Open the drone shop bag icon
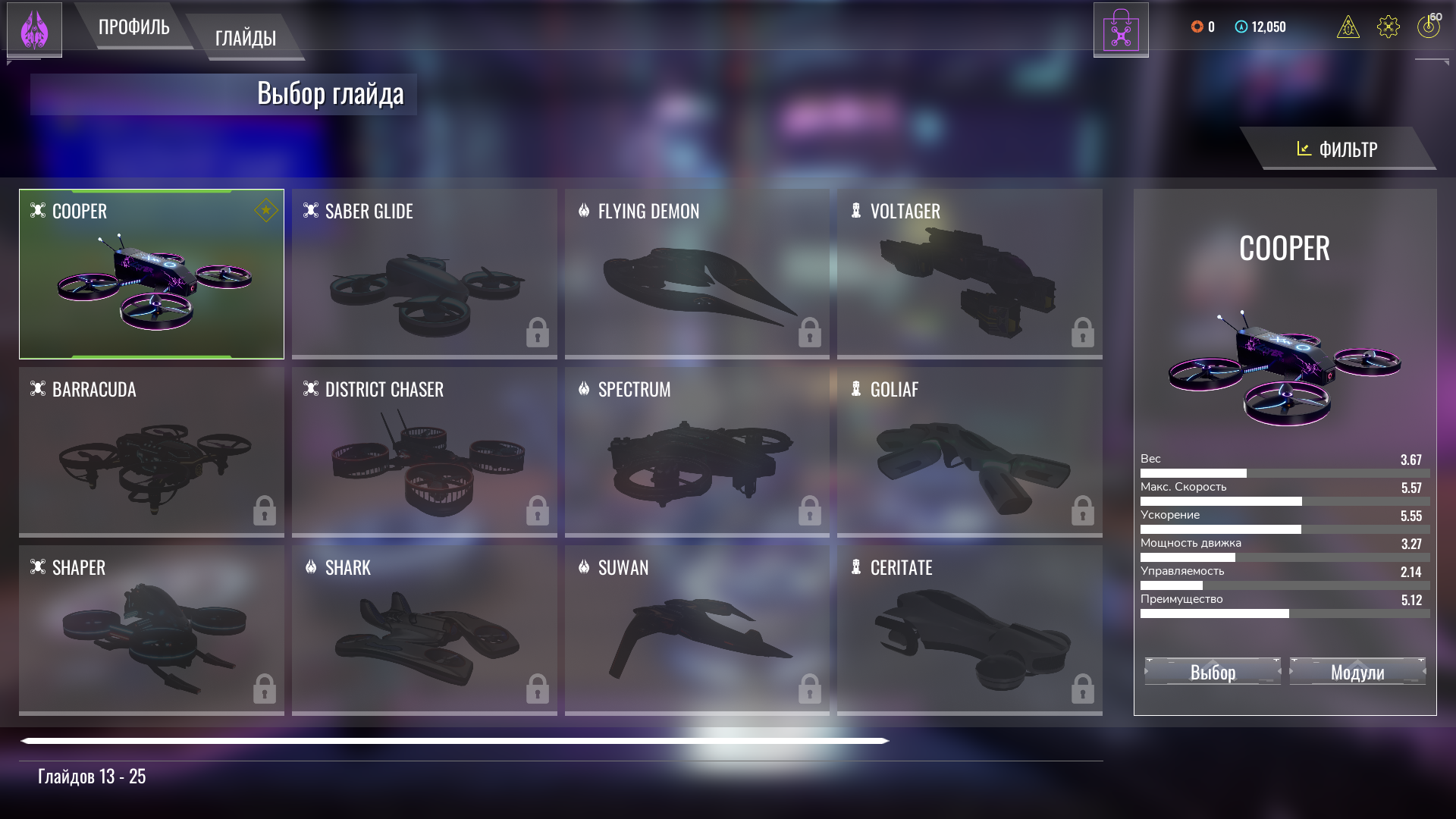This screenshot has width=1456, height=819. click(x=1121, y=30)
